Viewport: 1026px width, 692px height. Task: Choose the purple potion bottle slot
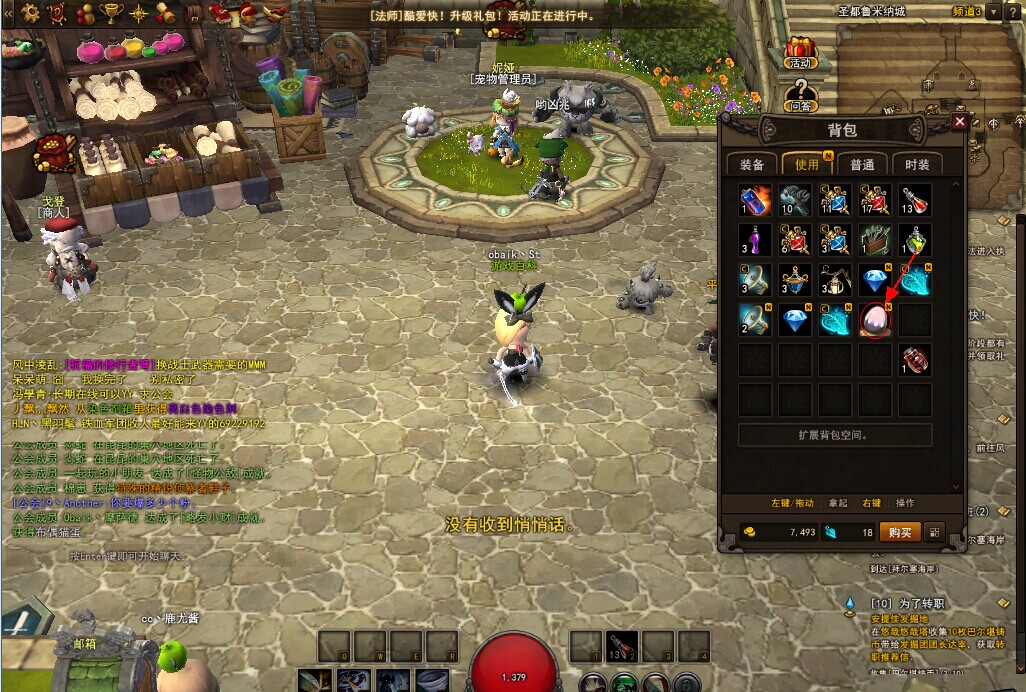[755, 240]
